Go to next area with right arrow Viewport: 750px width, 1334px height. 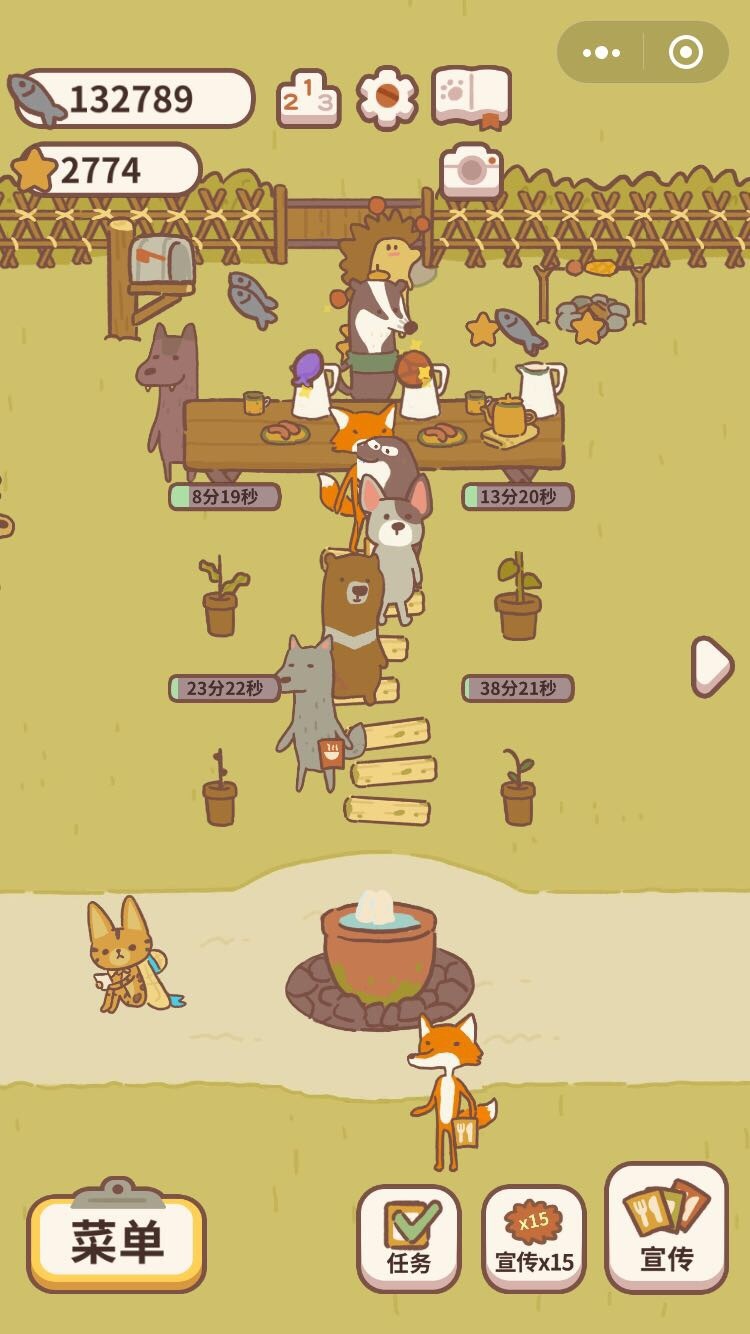click(712, 666)
